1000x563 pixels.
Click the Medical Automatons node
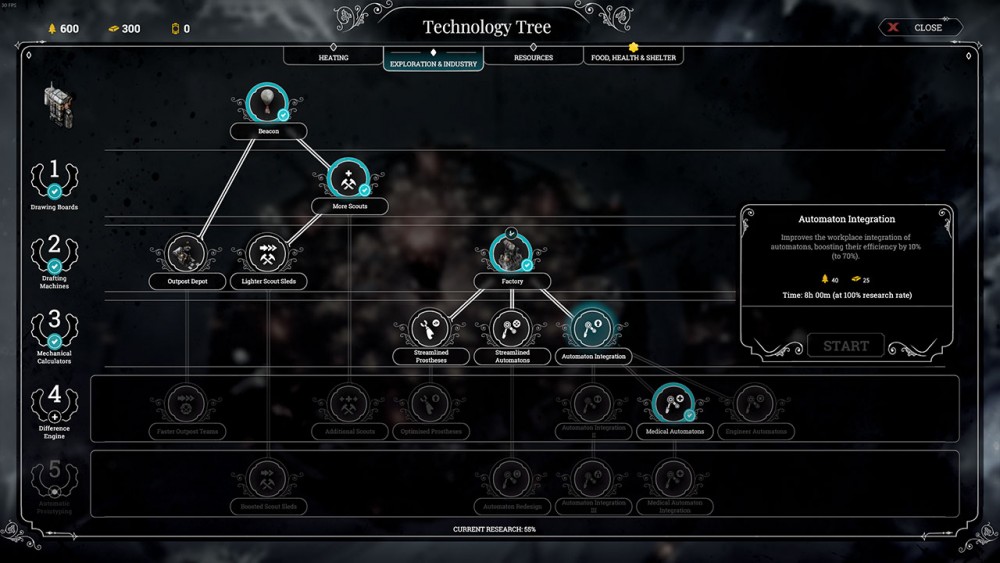coord(672,405)
